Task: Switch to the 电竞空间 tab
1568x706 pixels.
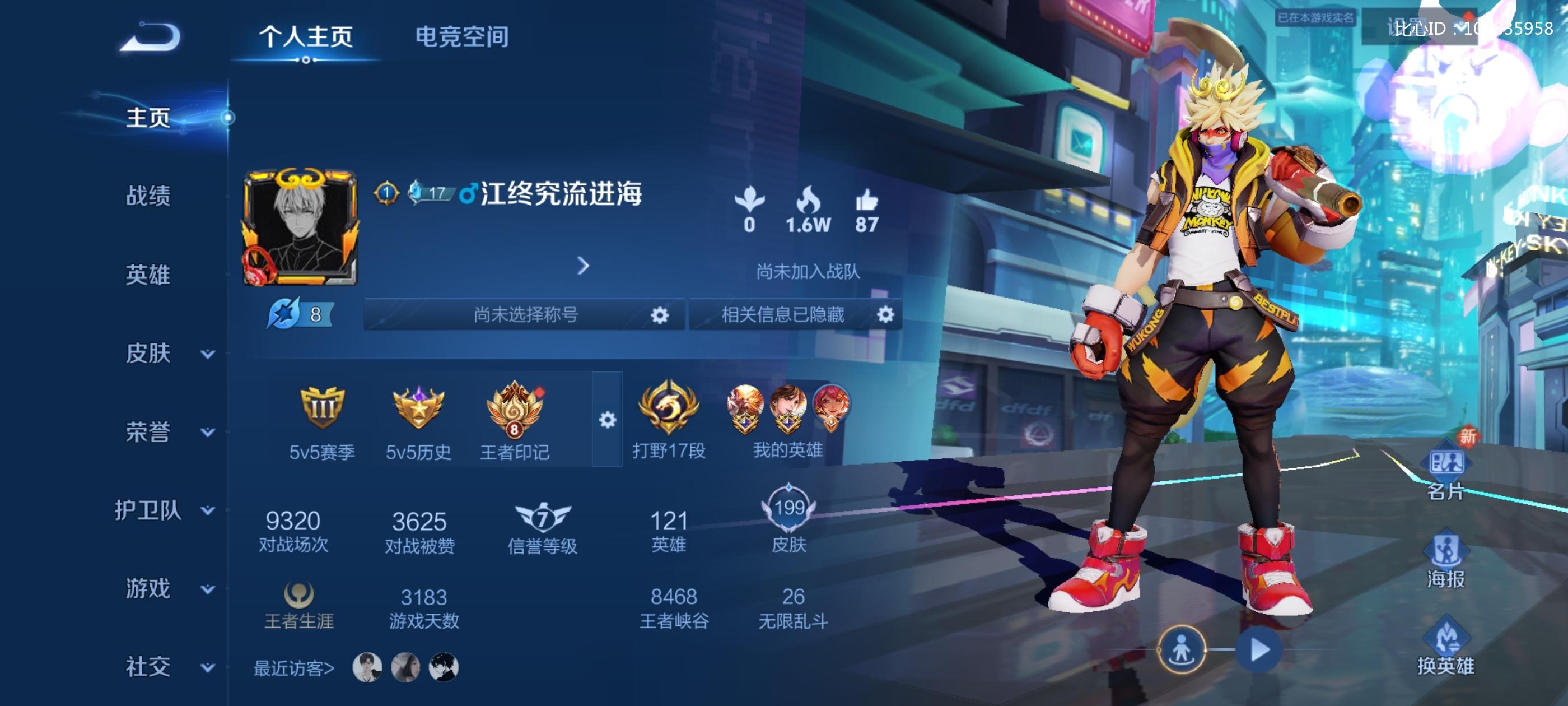Action: tap(463, 36)
